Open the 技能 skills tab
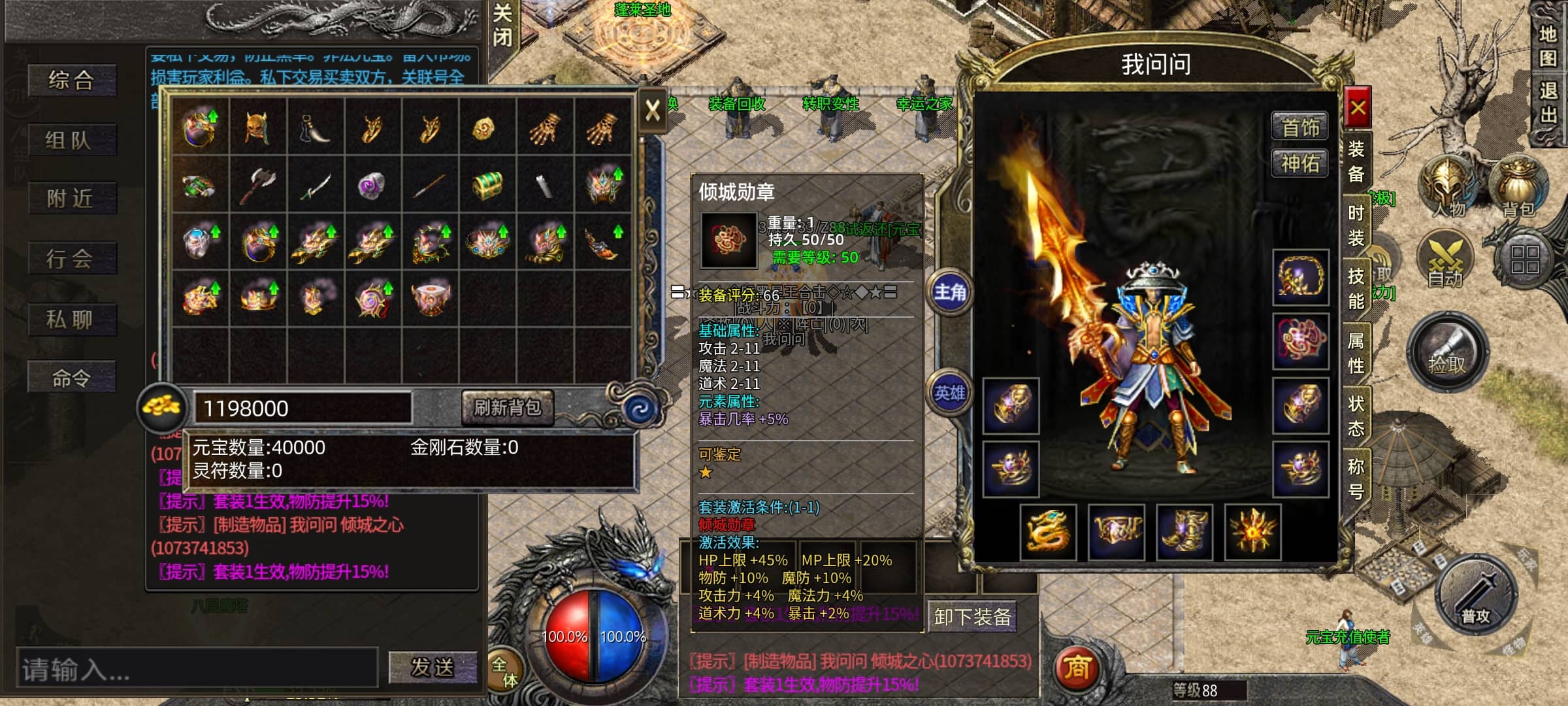1568x706 pixels. tap(1356, 288)
